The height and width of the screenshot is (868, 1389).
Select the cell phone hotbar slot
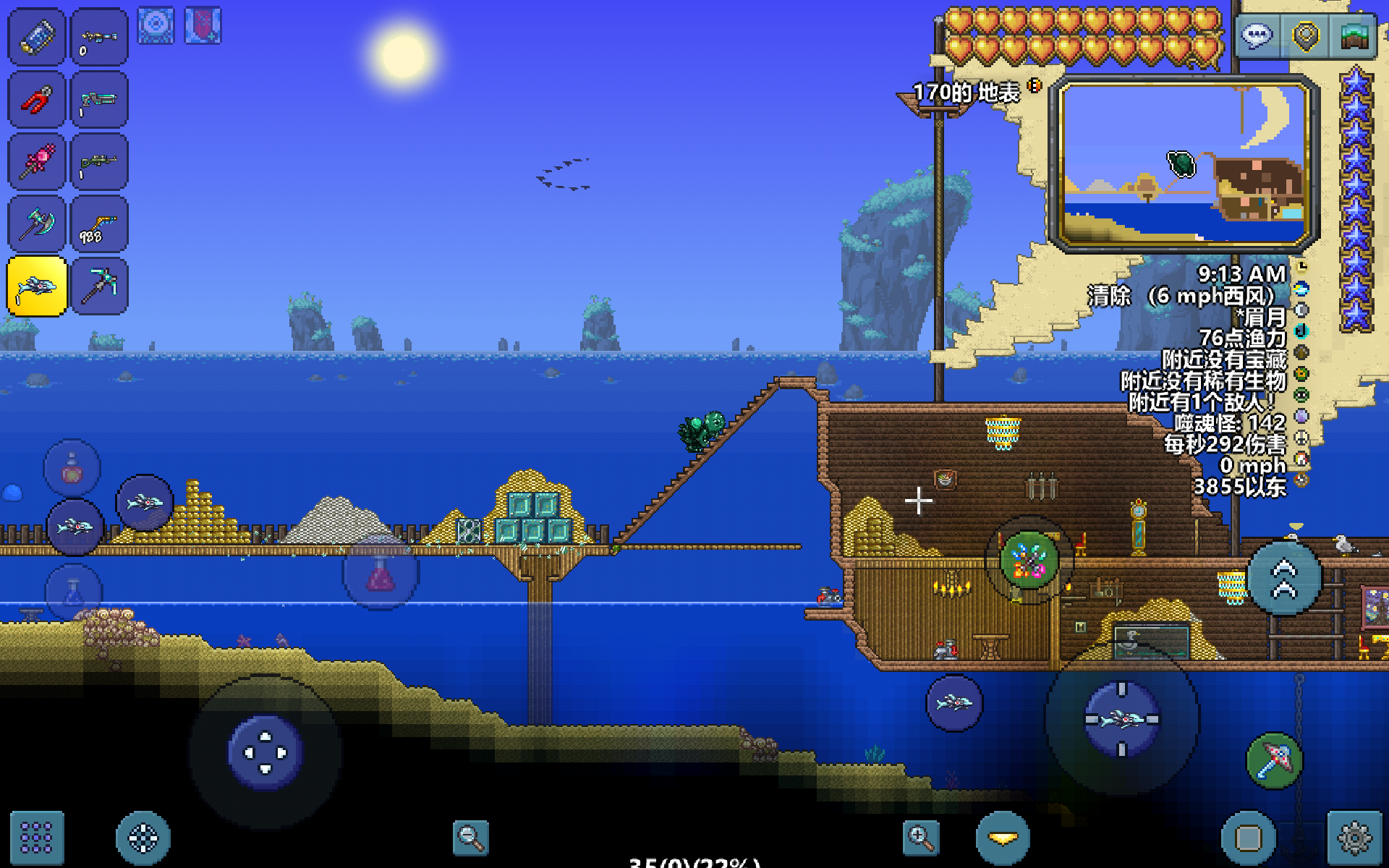[36, 37]
